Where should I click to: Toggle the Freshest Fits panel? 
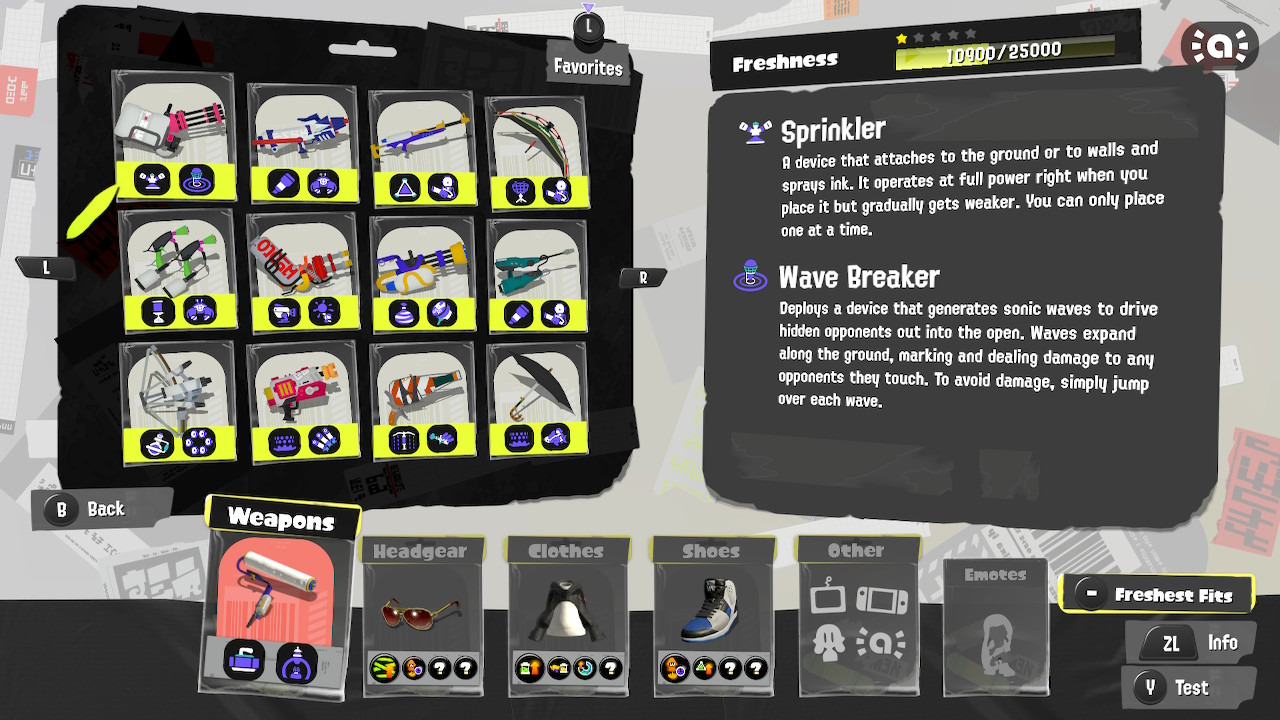(1157, 592)
